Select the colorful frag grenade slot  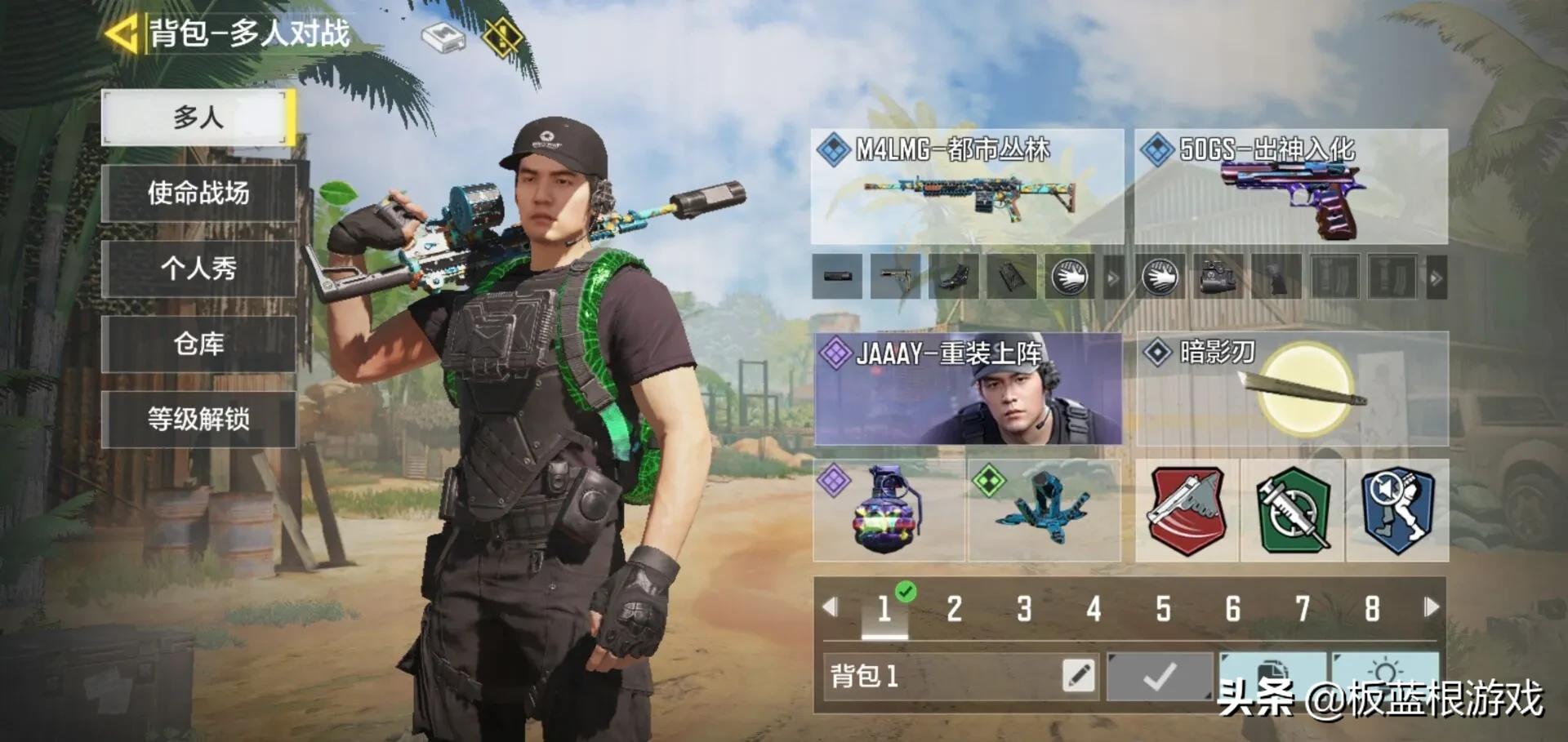889,510
